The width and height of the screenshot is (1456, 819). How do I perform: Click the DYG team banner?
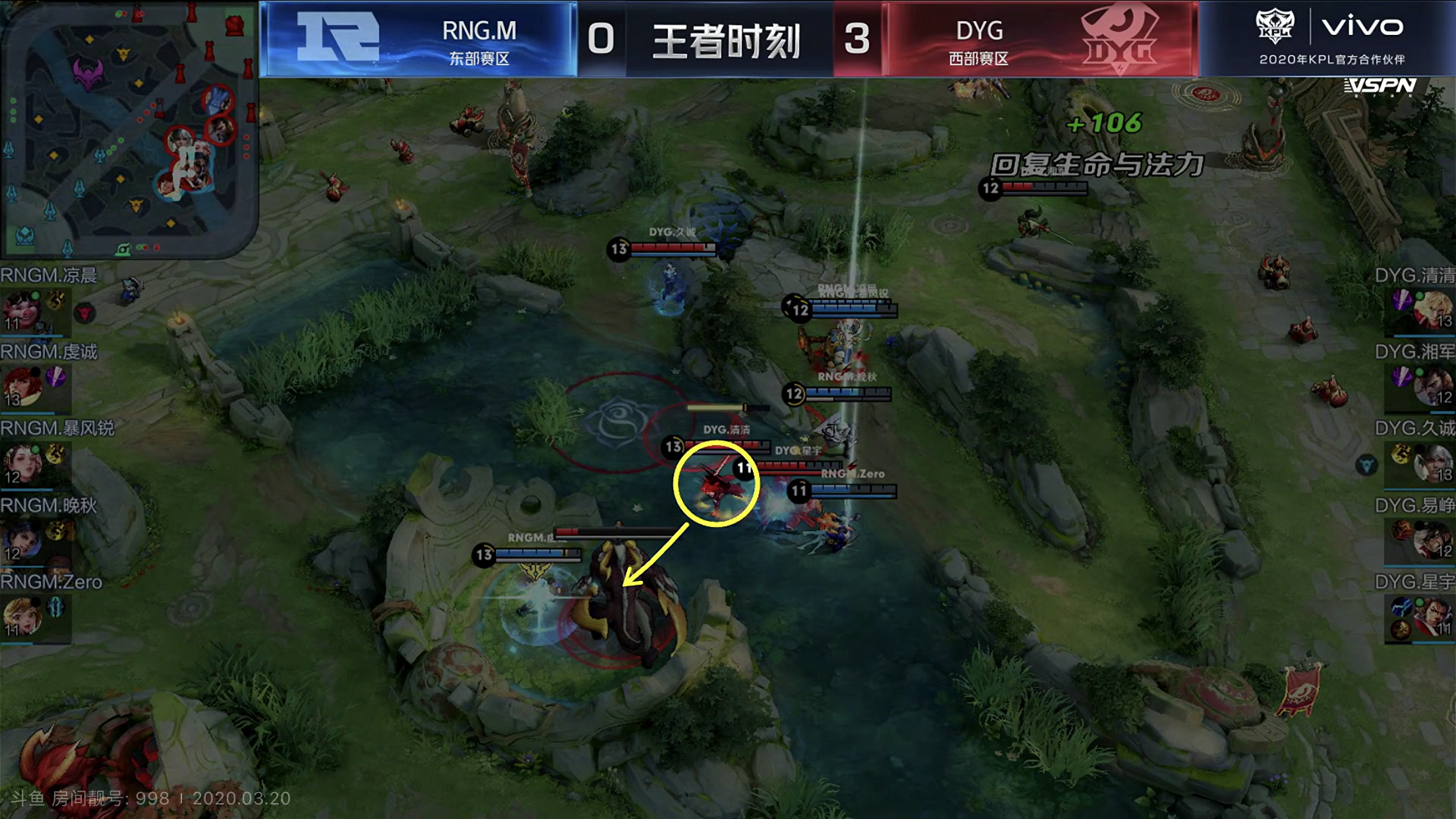click(x=1041, y=40)
